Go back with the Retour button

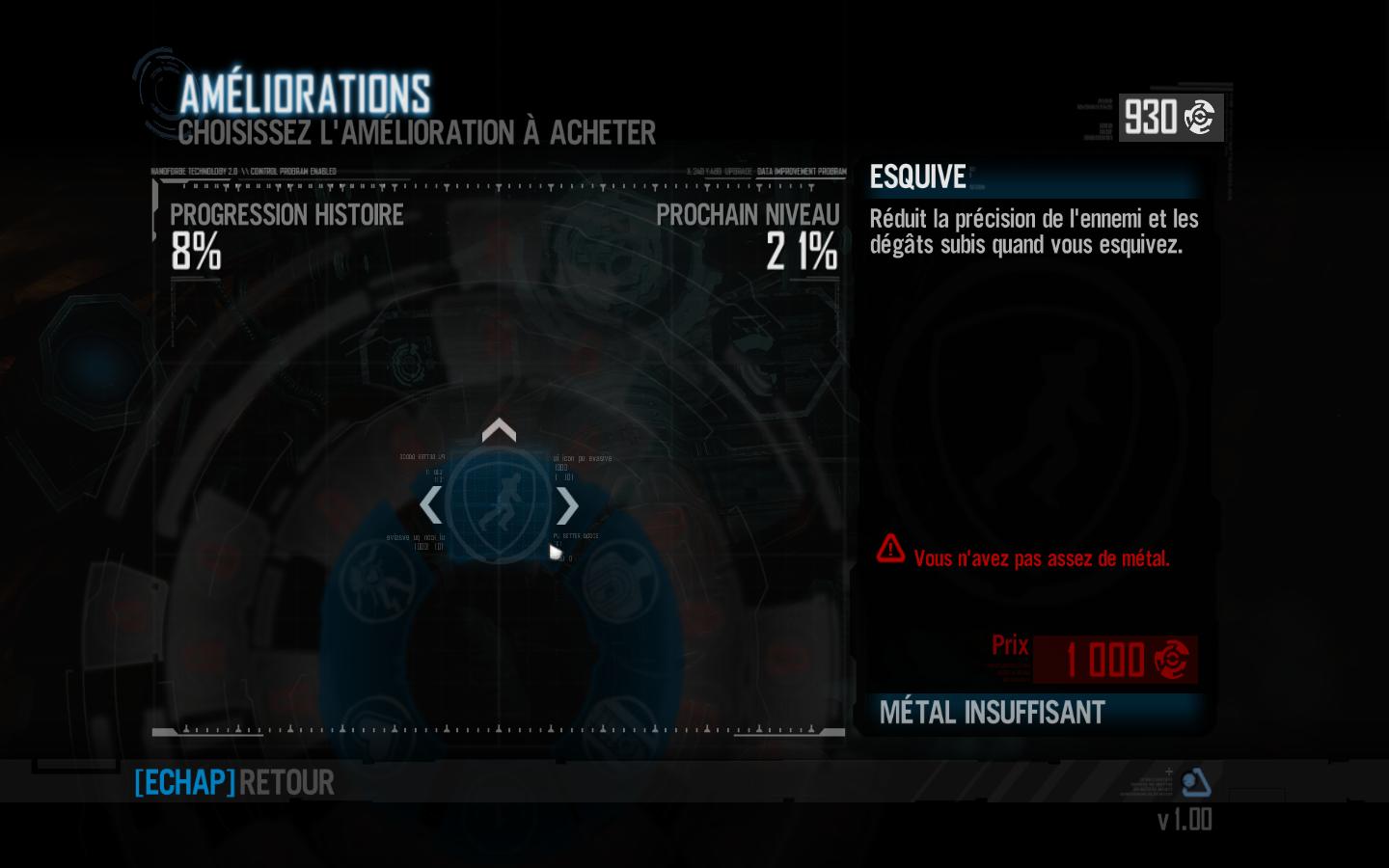pos(235,782)
